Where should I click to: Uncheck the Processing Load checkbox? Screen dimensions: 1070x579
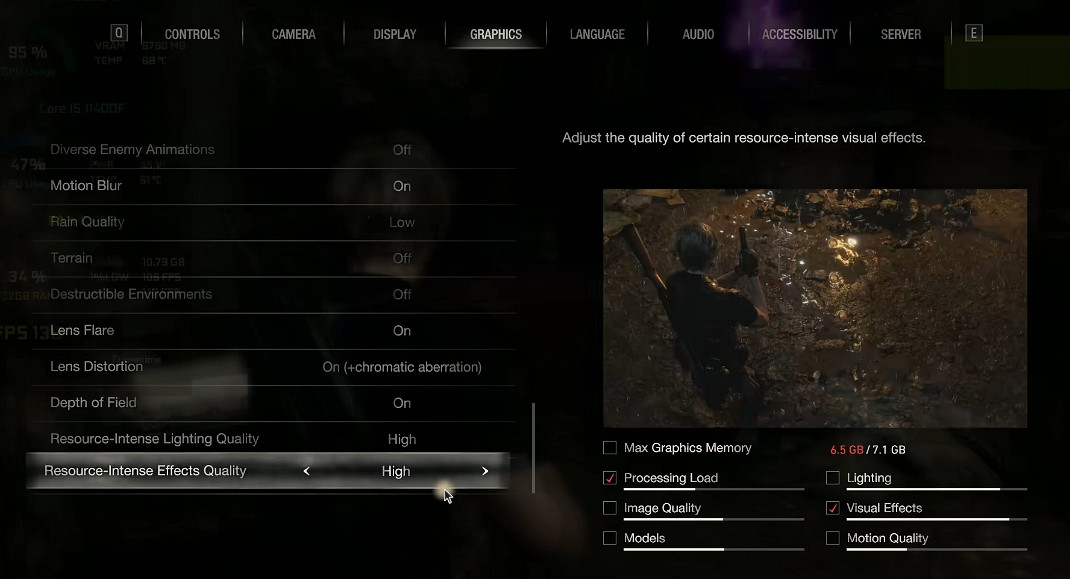tap(610, 478)
